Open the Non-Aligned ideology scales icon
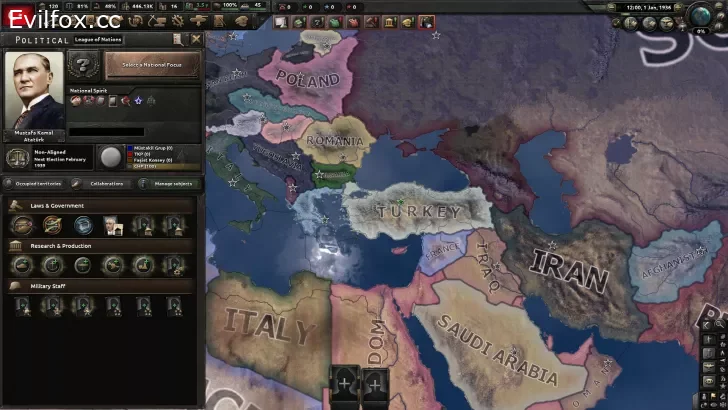Screen dimensions: 728x410 point(17,157)
